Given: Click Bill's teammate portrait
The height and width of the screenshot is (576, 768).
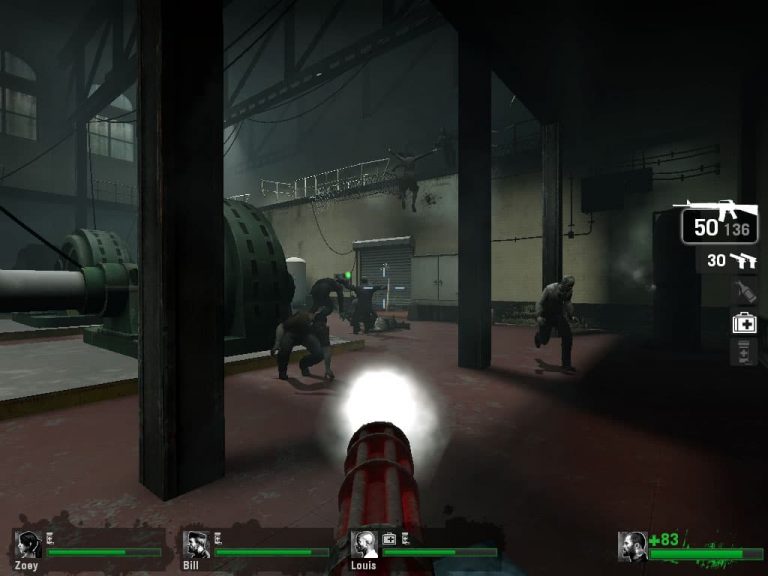Looking at the screenshot, I should point(196,545).
